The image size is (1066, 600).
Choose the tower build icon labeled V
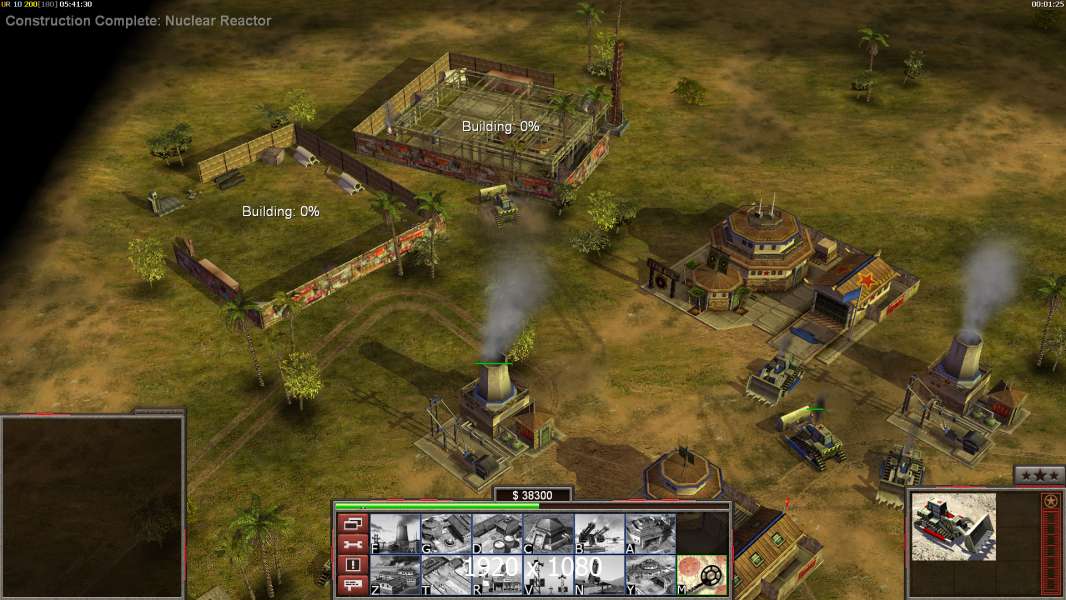548,574
